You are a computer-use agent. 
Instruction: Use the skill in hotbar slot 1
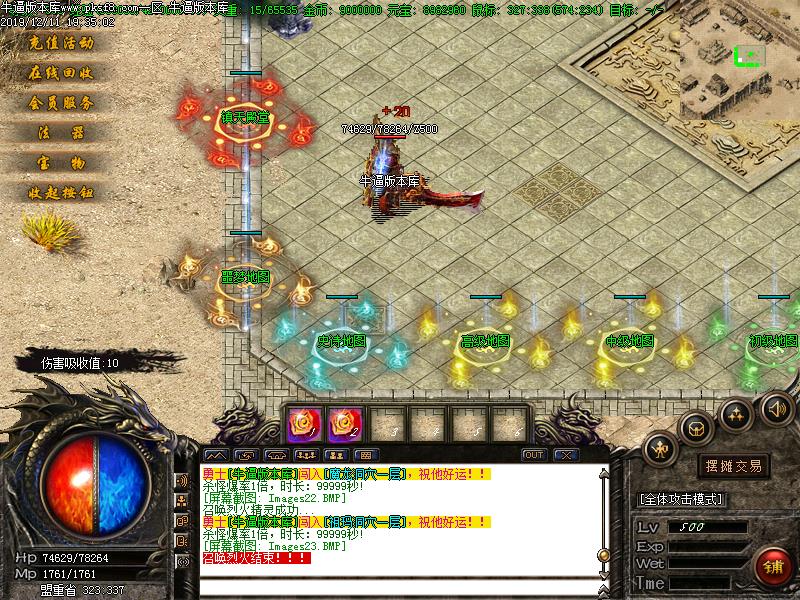(x=301, y=425)
